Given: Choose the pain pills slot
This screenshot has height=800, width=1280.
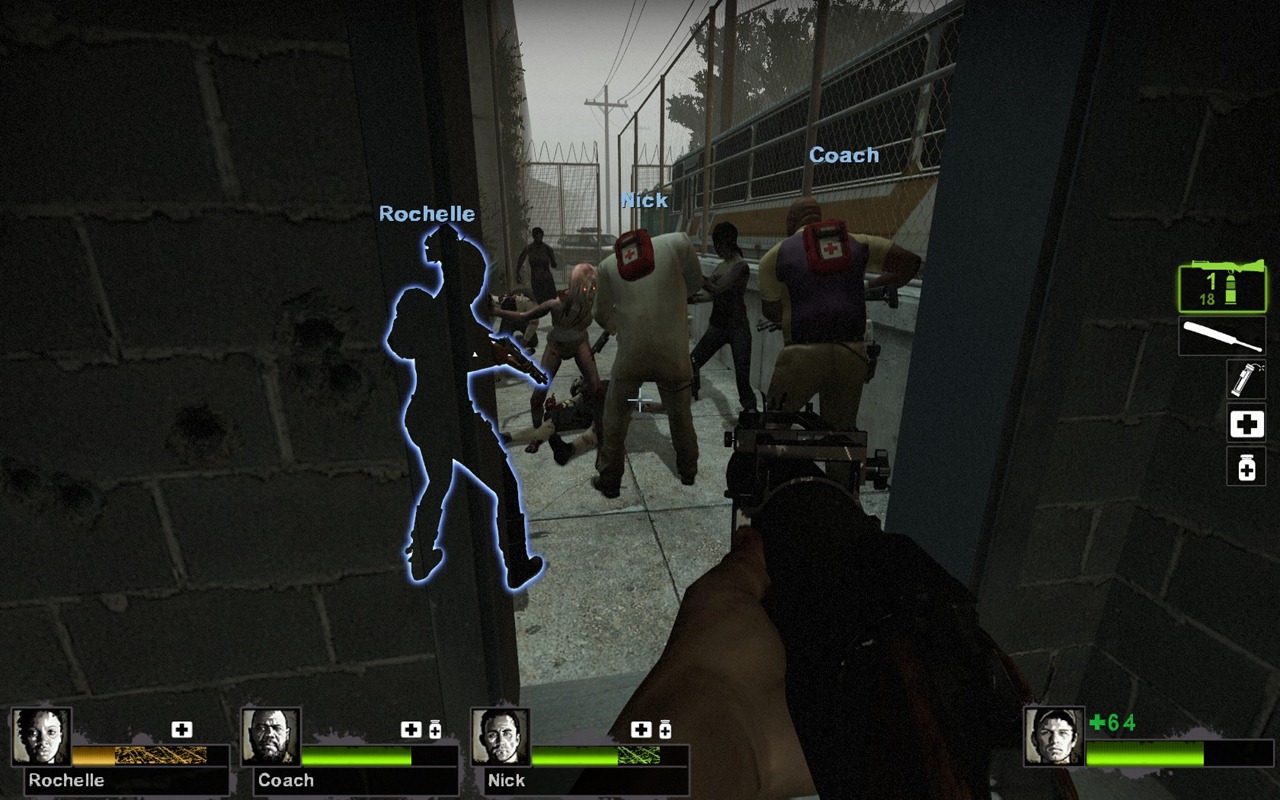Looking at the screenshot, I should pos(1246,467).
